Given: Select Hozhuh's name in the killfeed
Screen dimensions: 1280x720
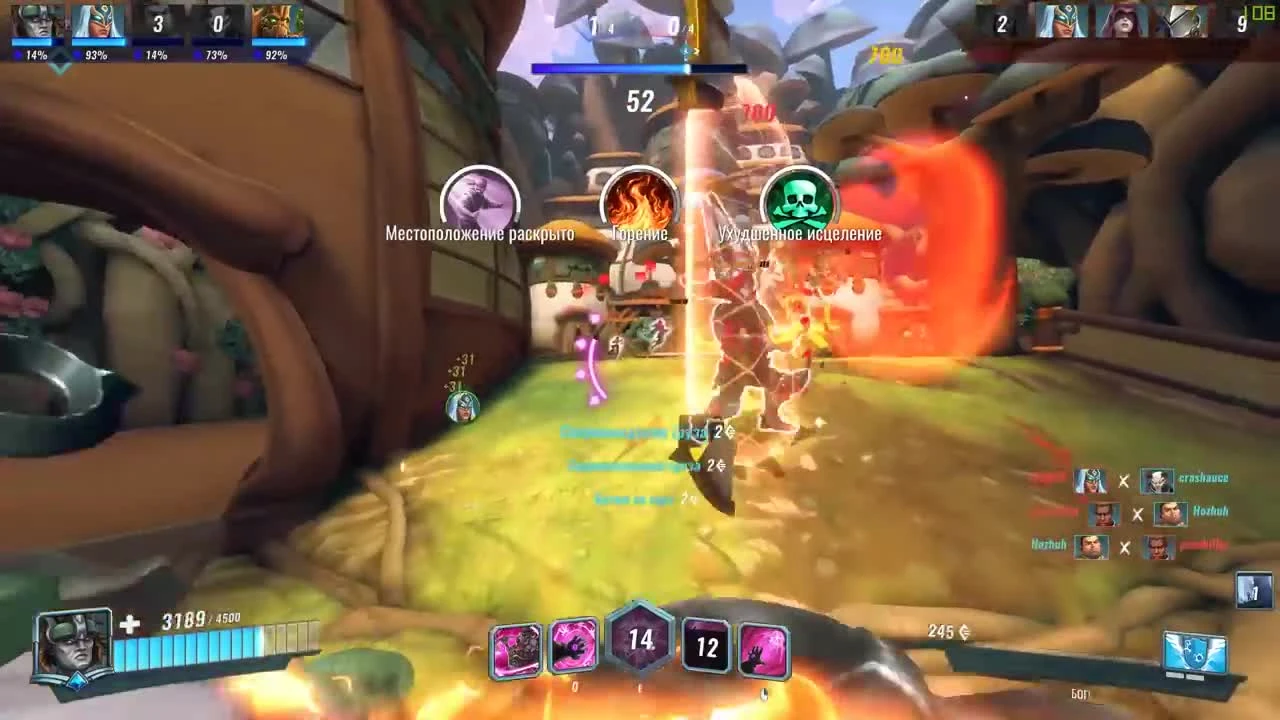Looking at the screenshot, I should 1211,514.
